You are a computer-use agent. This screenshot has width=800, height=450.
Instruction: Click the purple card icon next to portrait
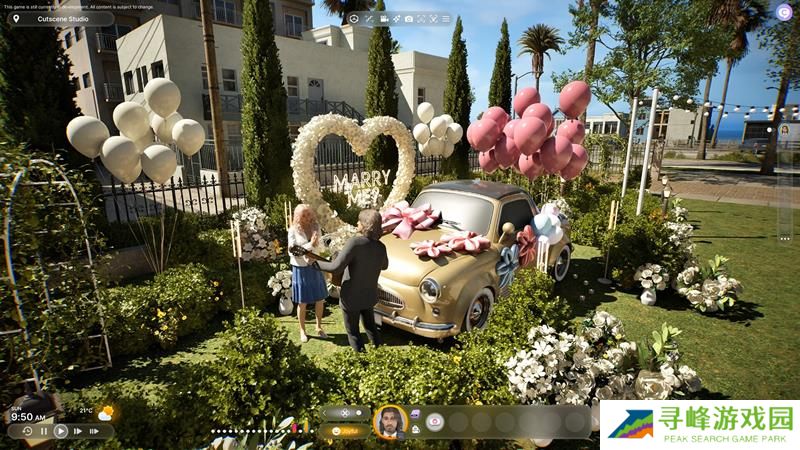click(x=415, y=413)
